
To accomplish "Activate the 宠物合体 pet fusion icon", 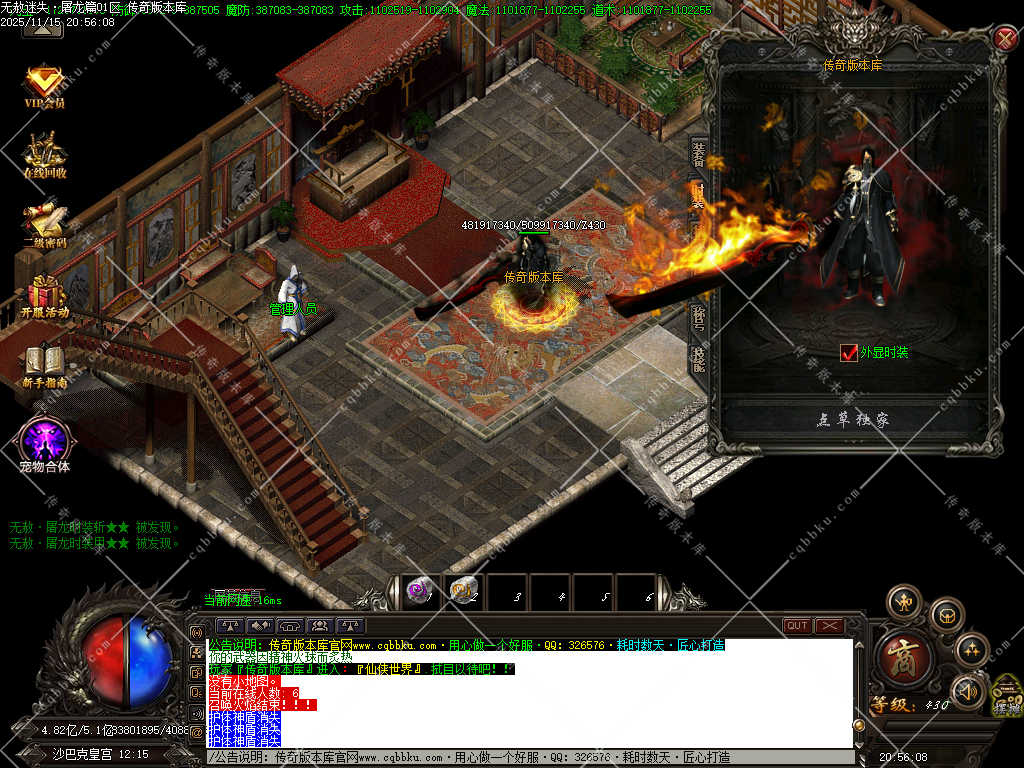I will [x=44, y=440].
